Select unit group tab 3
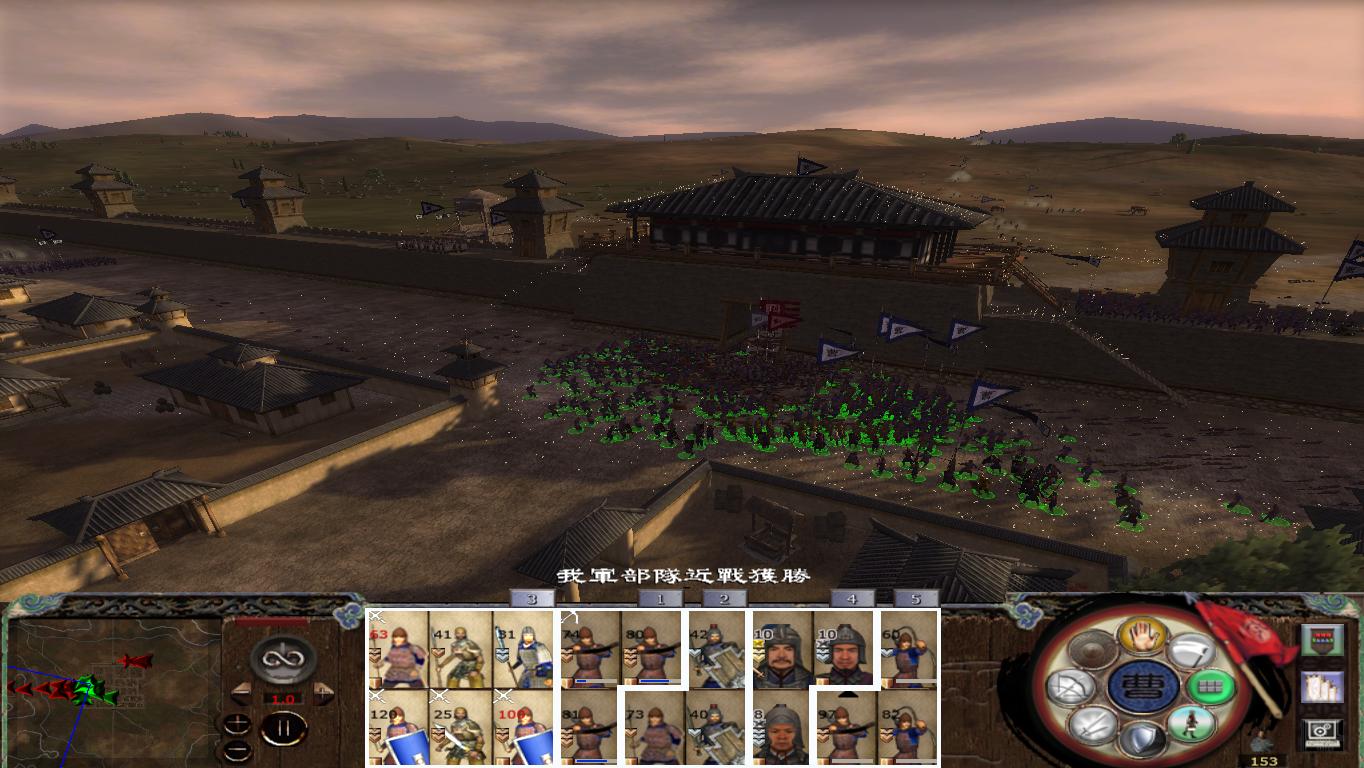 pyautogui.click(x=530, y=599)
